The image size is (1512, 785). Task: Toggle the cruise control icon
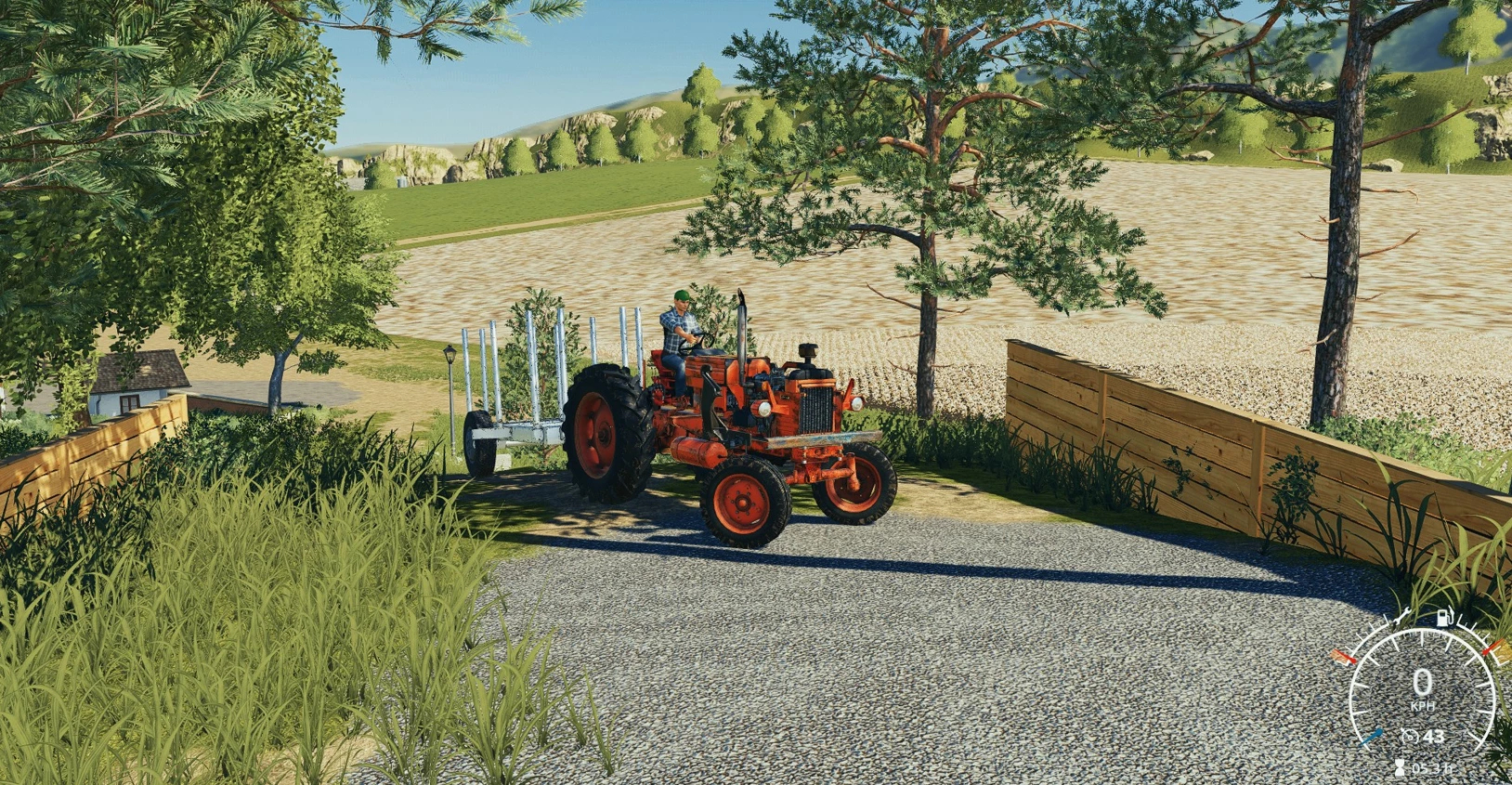pos(1410,737)
